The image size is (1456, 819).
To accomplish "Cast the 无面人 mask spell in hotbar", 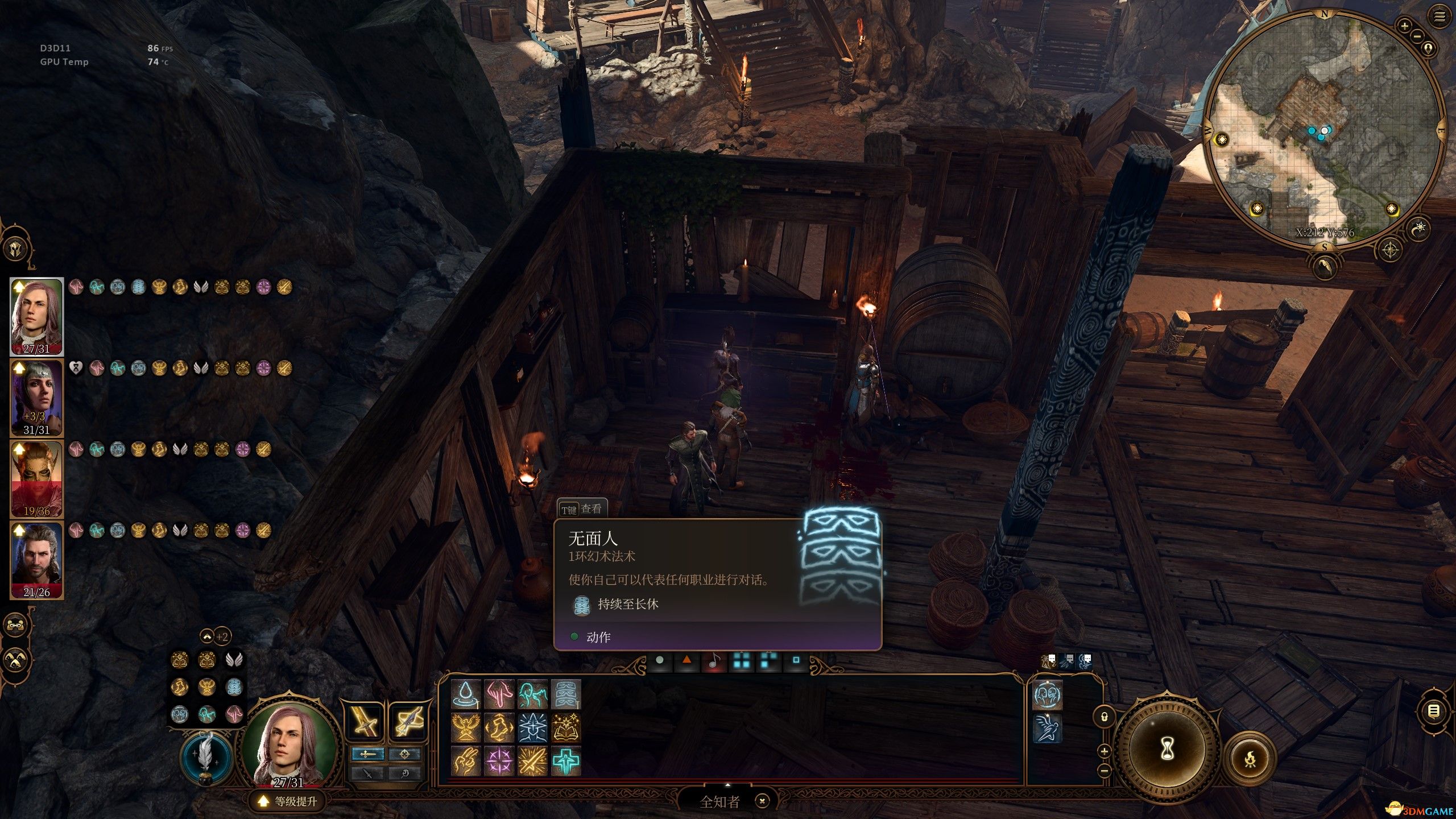I will point(566,694).
